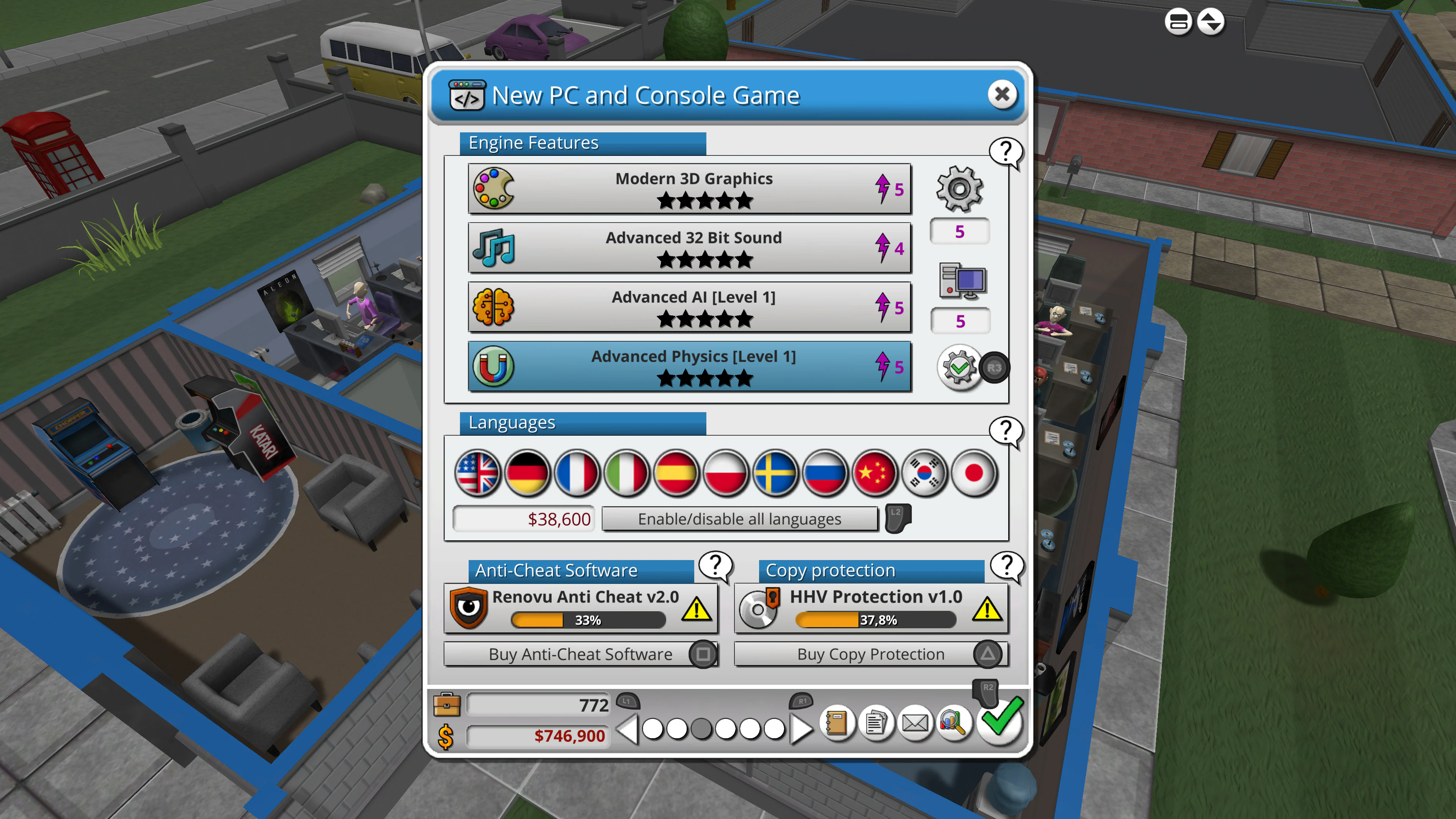Open the statistics magnifier icon
The height and width of the screenshot is (819, 1456).
click(953, 723)
